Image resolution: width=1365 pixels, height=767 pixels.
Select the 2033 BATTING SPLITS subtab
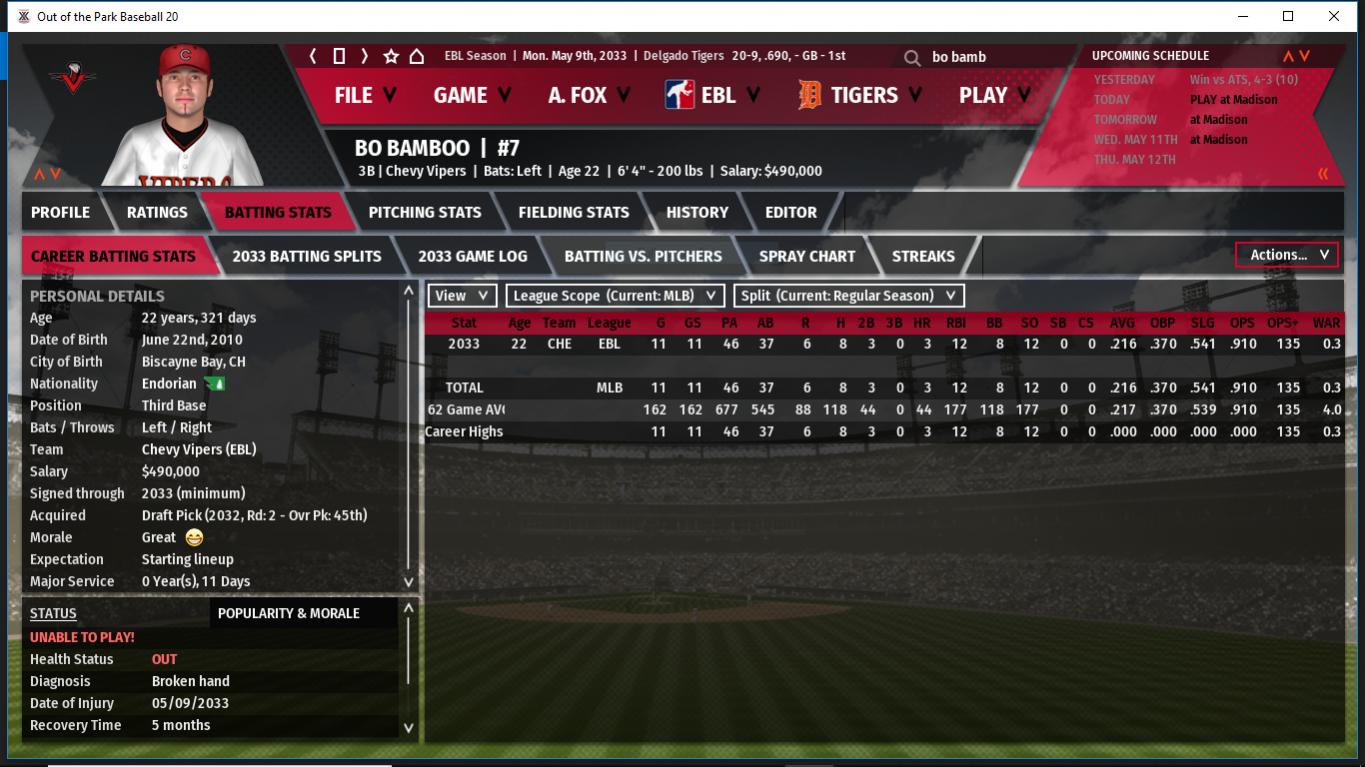click(306, 256)
